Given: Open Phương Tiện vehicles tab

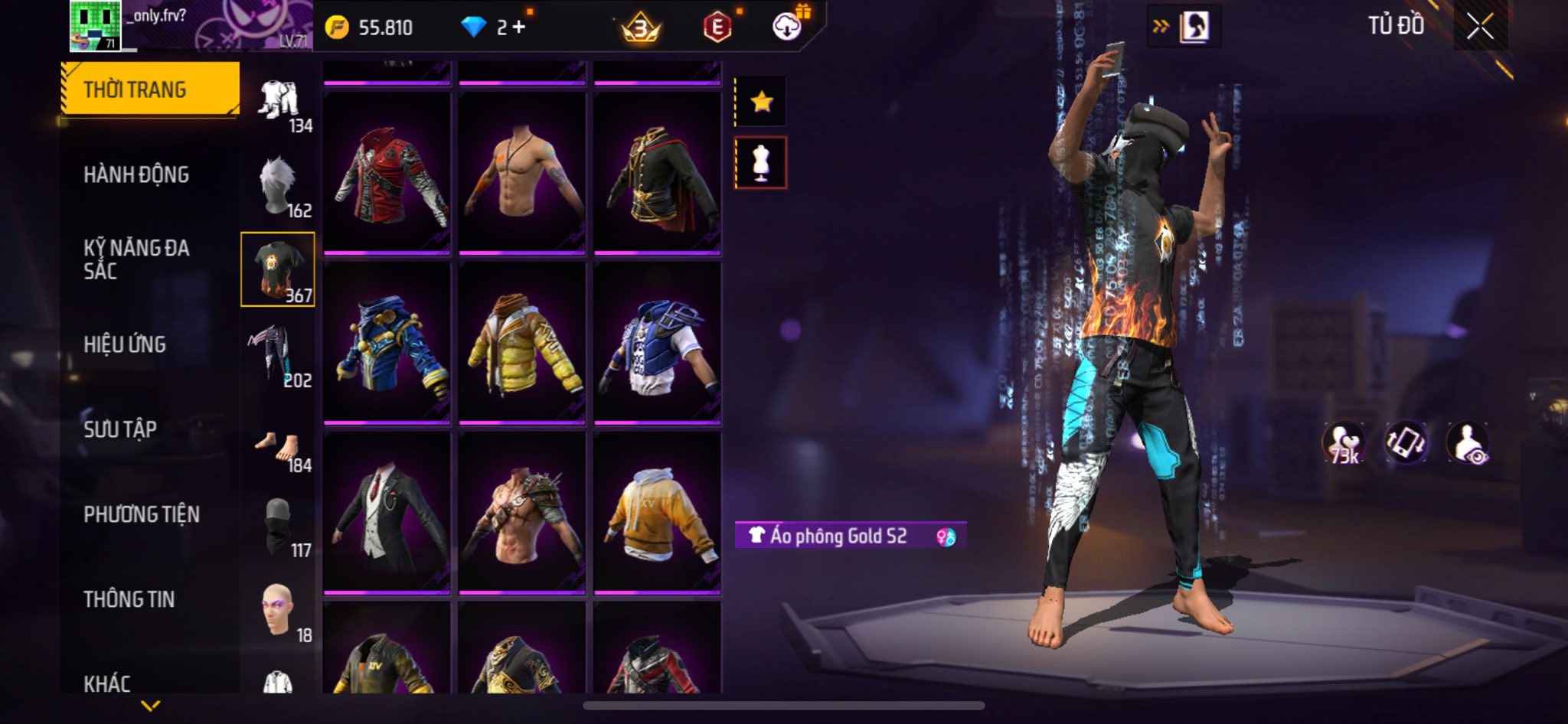Looking at the screenshot, I should (142, 514).
